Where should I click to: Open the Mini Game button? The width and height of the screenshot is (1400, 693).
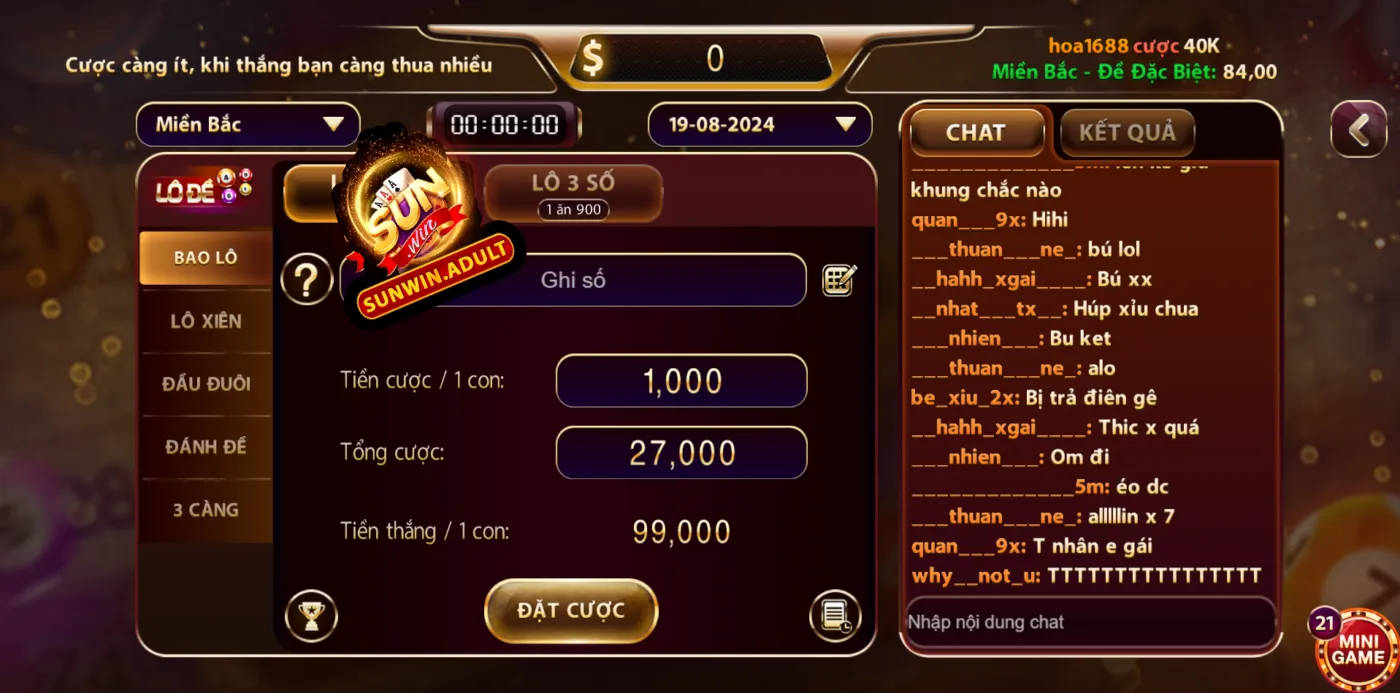click(x=1358, y=649)
